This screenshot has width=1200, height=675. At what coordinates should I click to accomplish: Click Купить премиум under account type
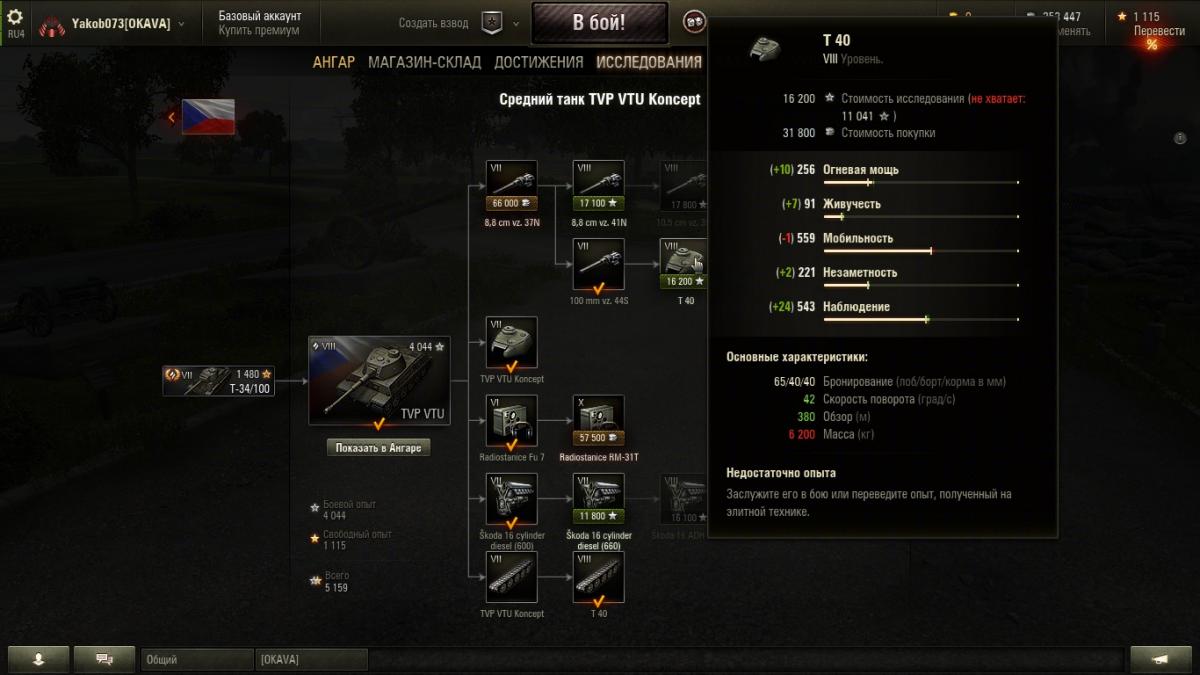pos(259,30)
